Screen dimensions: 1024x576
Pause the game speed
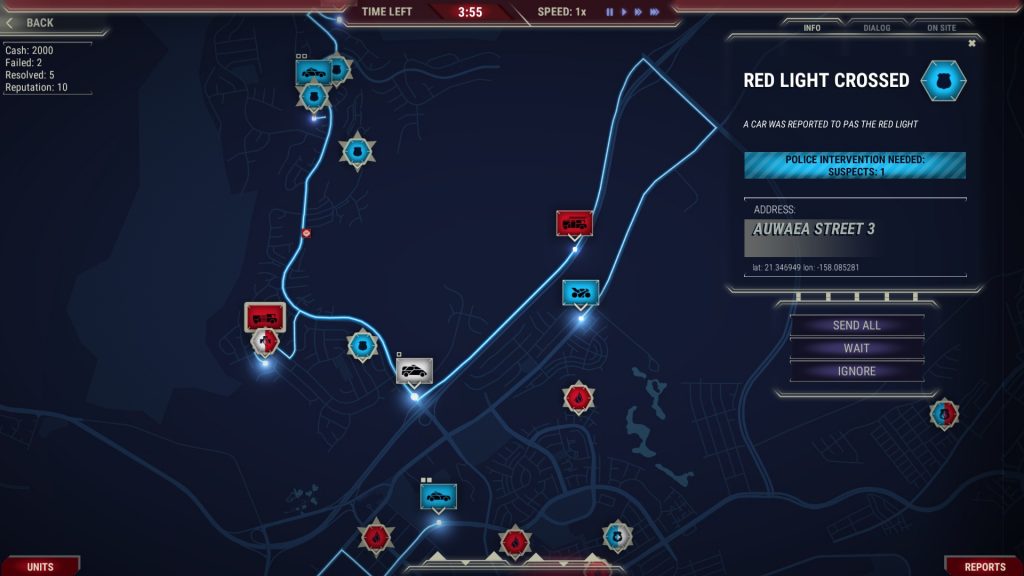pos(609,12)
